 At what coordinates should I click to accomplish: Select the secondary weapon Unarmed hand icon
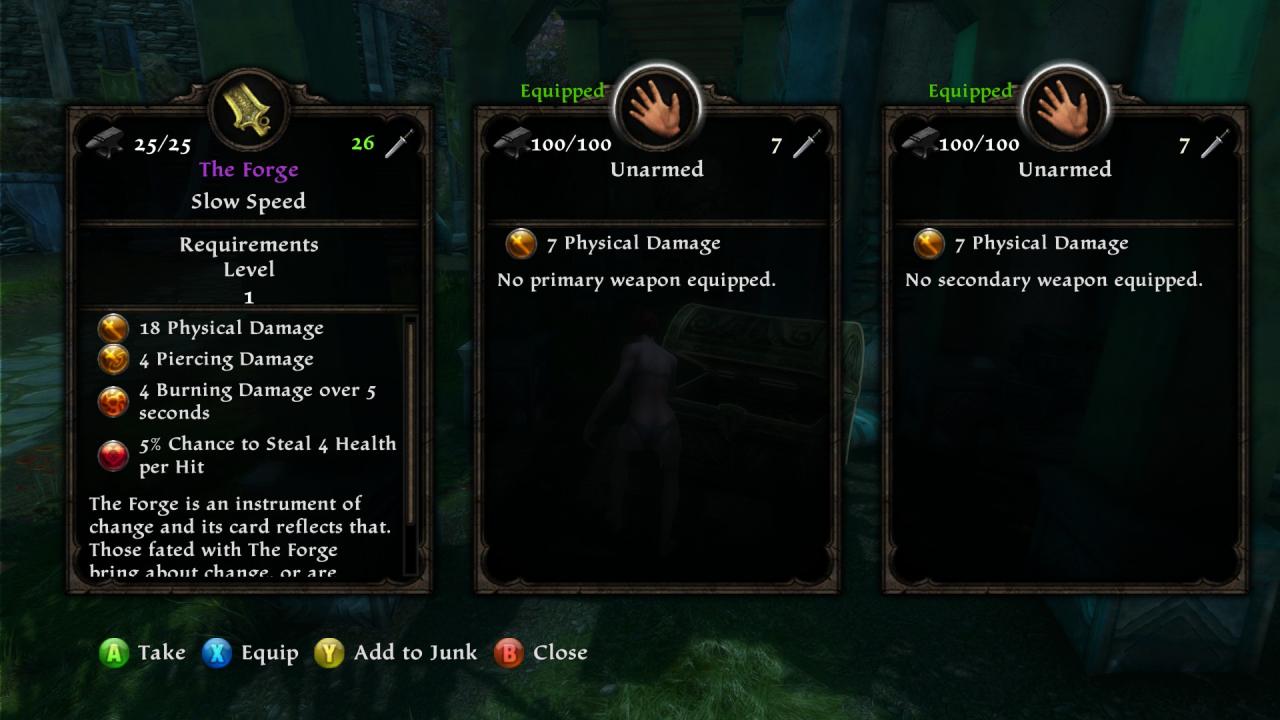tap(1065, 106)
